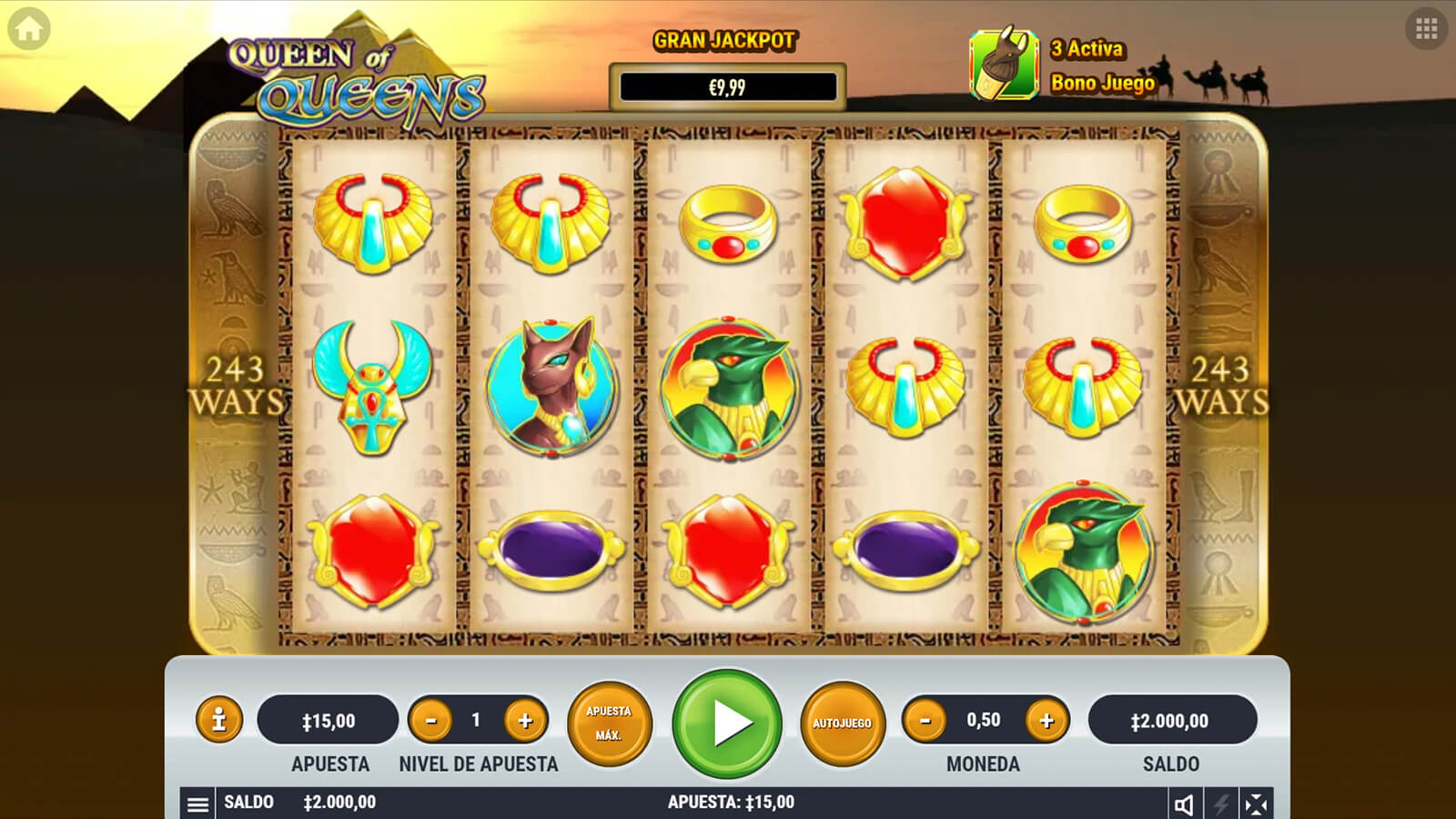Open the hamburger menu in bottom bar
The width and height of the screenshot is (1456, 819).
point(197,804)
